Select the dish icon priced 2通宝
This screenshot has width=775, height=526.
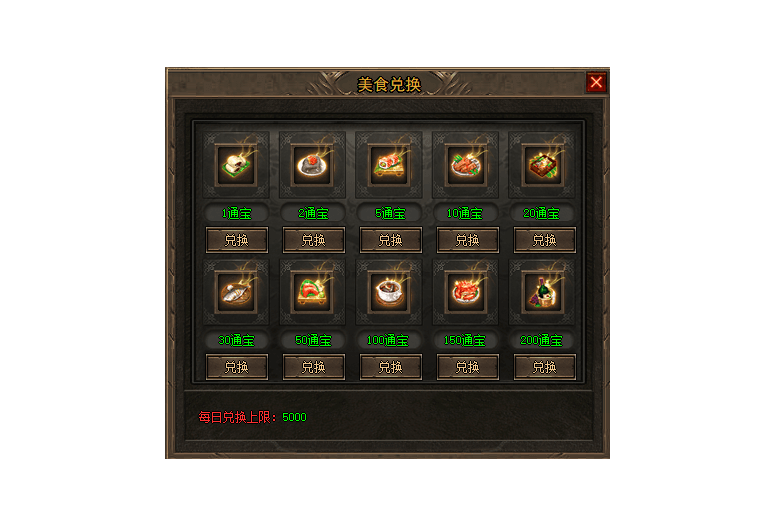(x=313, y=165)
